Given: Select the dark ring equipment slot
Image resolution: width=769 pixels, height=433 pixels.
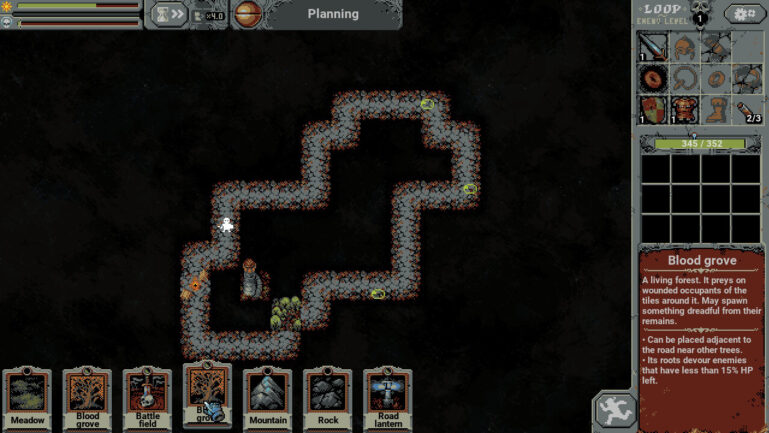Looking at the screenshot, I should (x=653, y=78).
